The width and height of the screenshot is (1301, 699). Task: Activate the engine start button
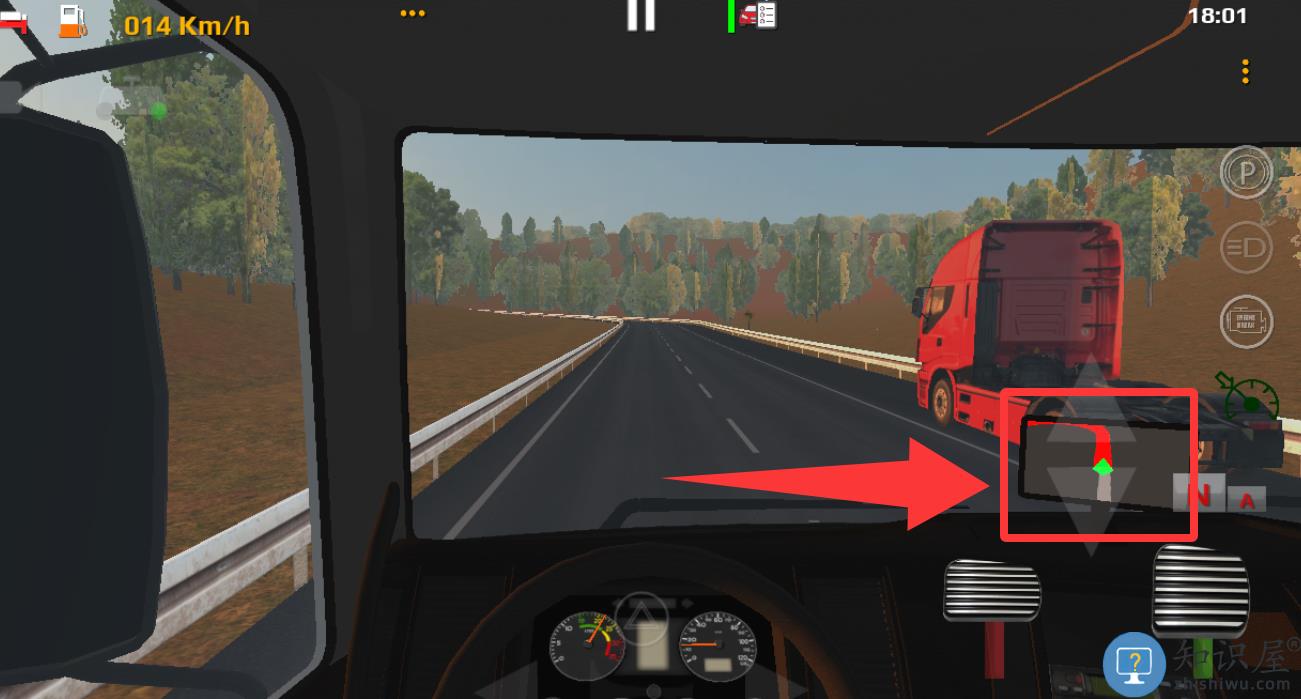pyautogui.click(x=1246, y=321)
